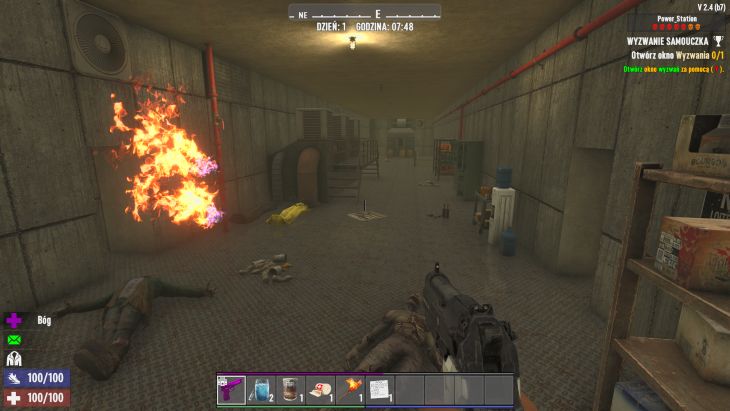
Task: Click the purple cross Bóg buff icon
Action: pos(14,321)
